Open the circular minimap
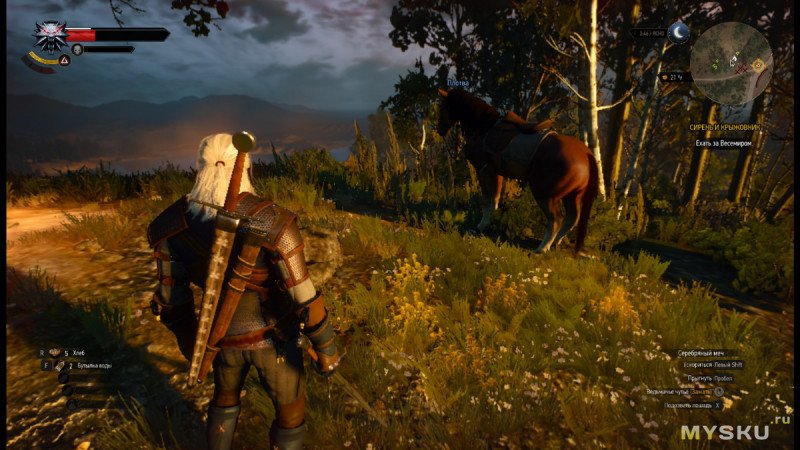This screenshot has width=800, height=450. [x=730, y=63]
